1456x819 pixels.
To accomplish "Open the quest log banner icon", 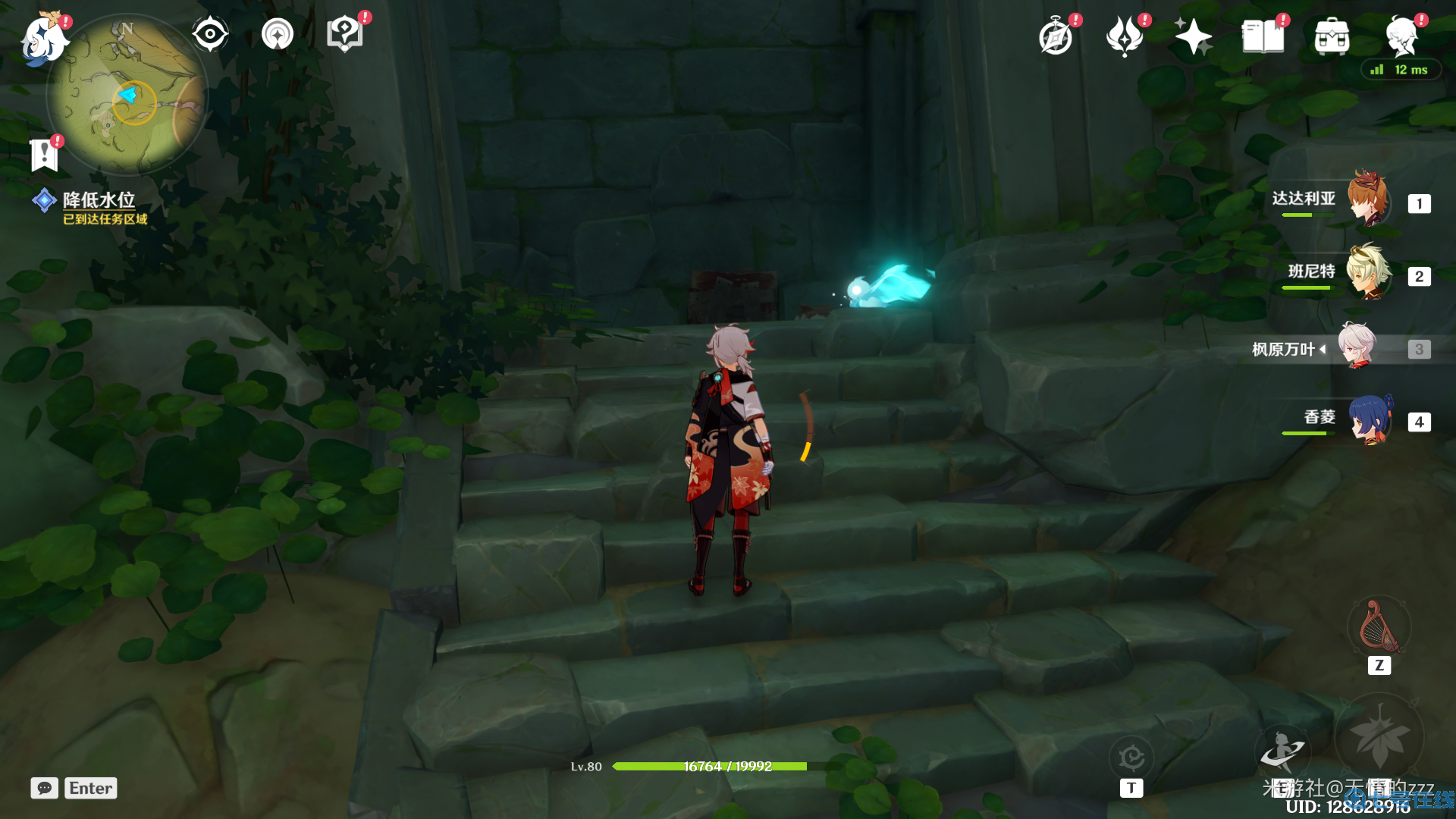I will click(x=45, y=155).
